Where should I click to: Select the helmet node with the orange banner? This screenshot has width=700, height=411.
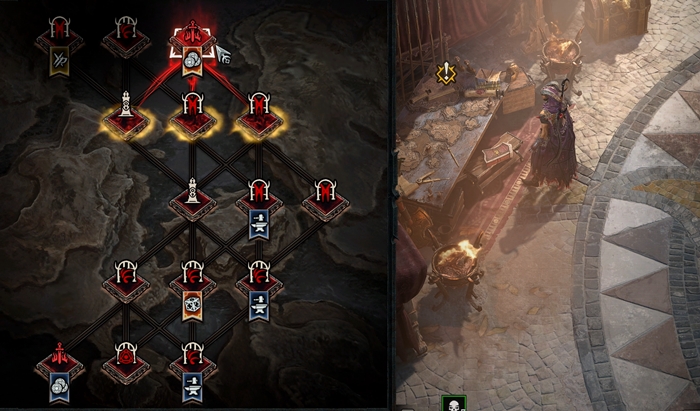pyautogui.click(x=193, y=279)
